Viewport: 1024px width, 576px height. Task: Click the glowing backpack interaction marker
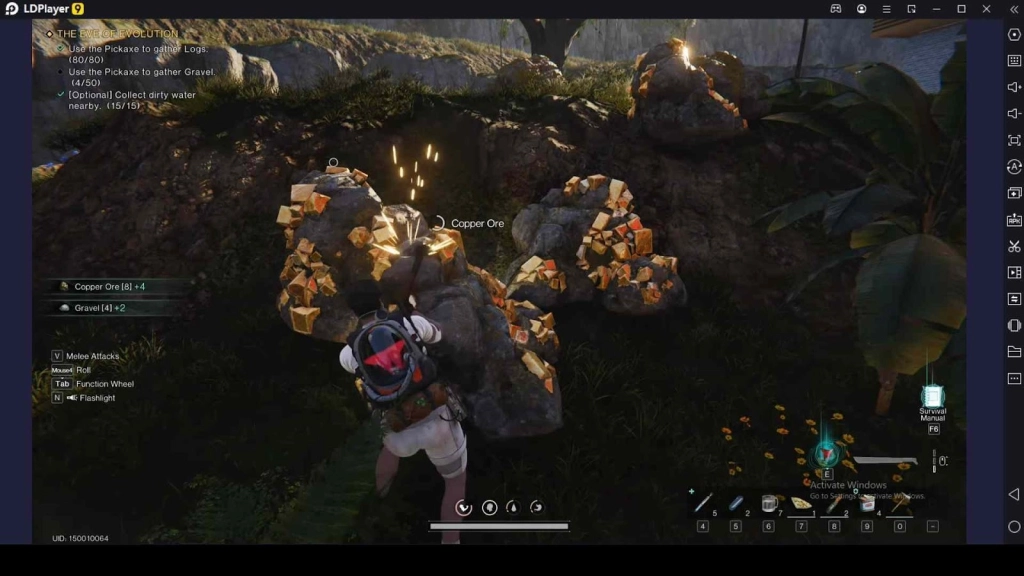click(x=826, y=453)
